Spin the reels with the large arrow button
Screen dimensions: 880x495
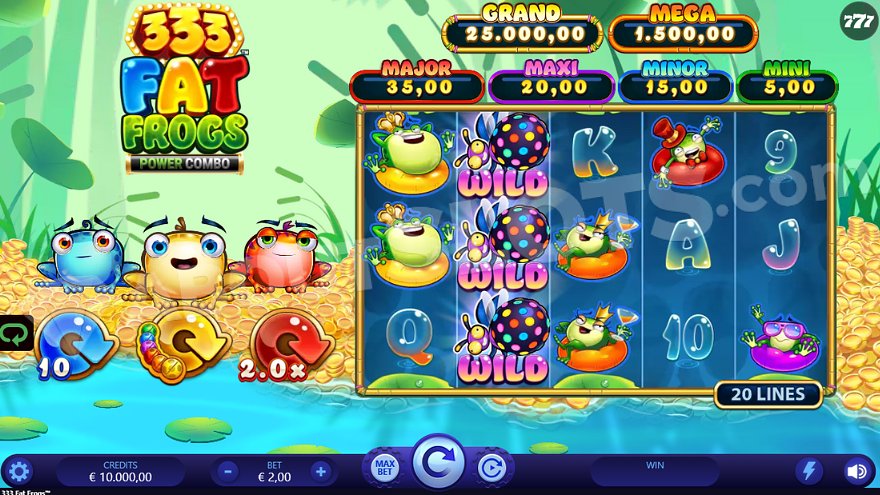438,464
